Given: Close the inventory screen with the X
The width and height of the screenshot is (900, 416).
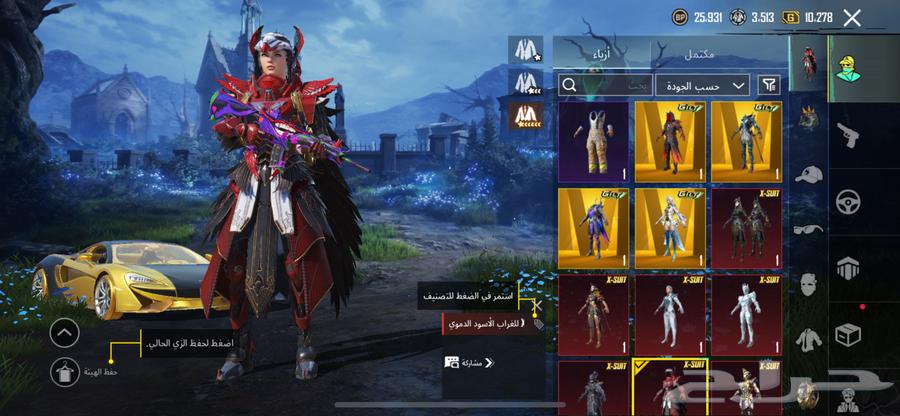Looking at the screenshot, I should tap(852, 17).
